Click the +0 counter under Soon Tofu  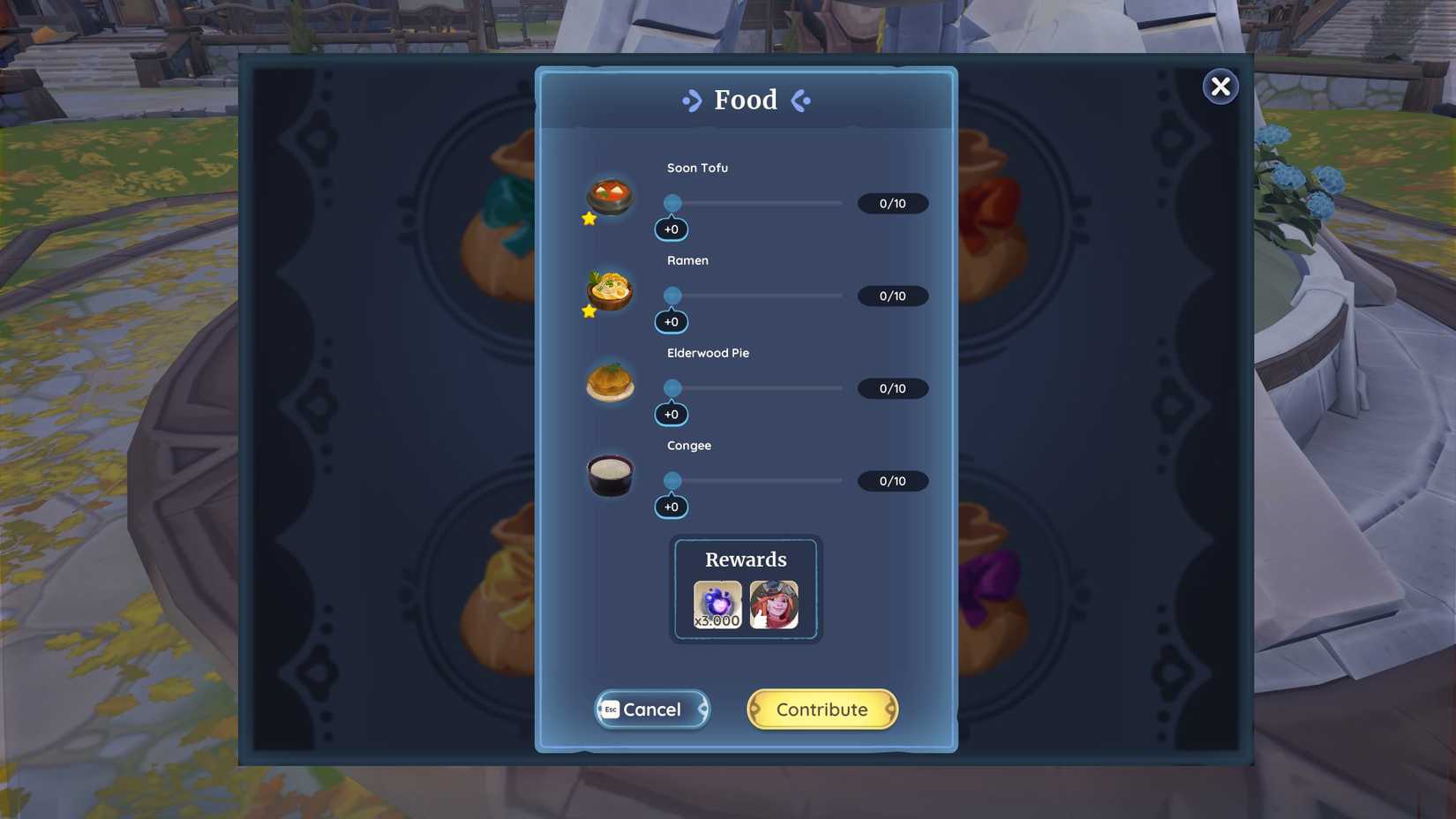(x=671, y=229)
